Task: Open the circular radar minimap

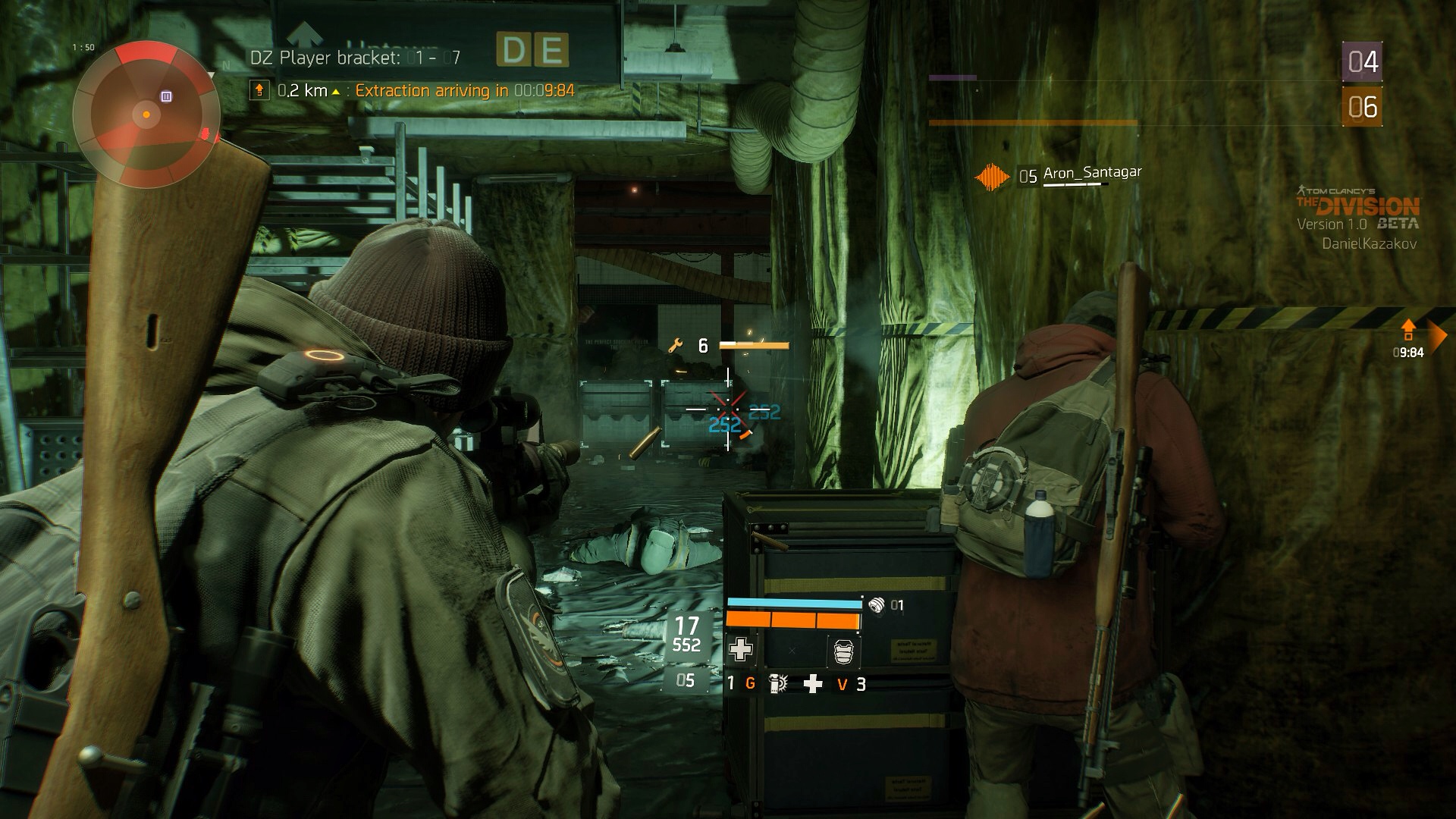Action: pos(146,115)
